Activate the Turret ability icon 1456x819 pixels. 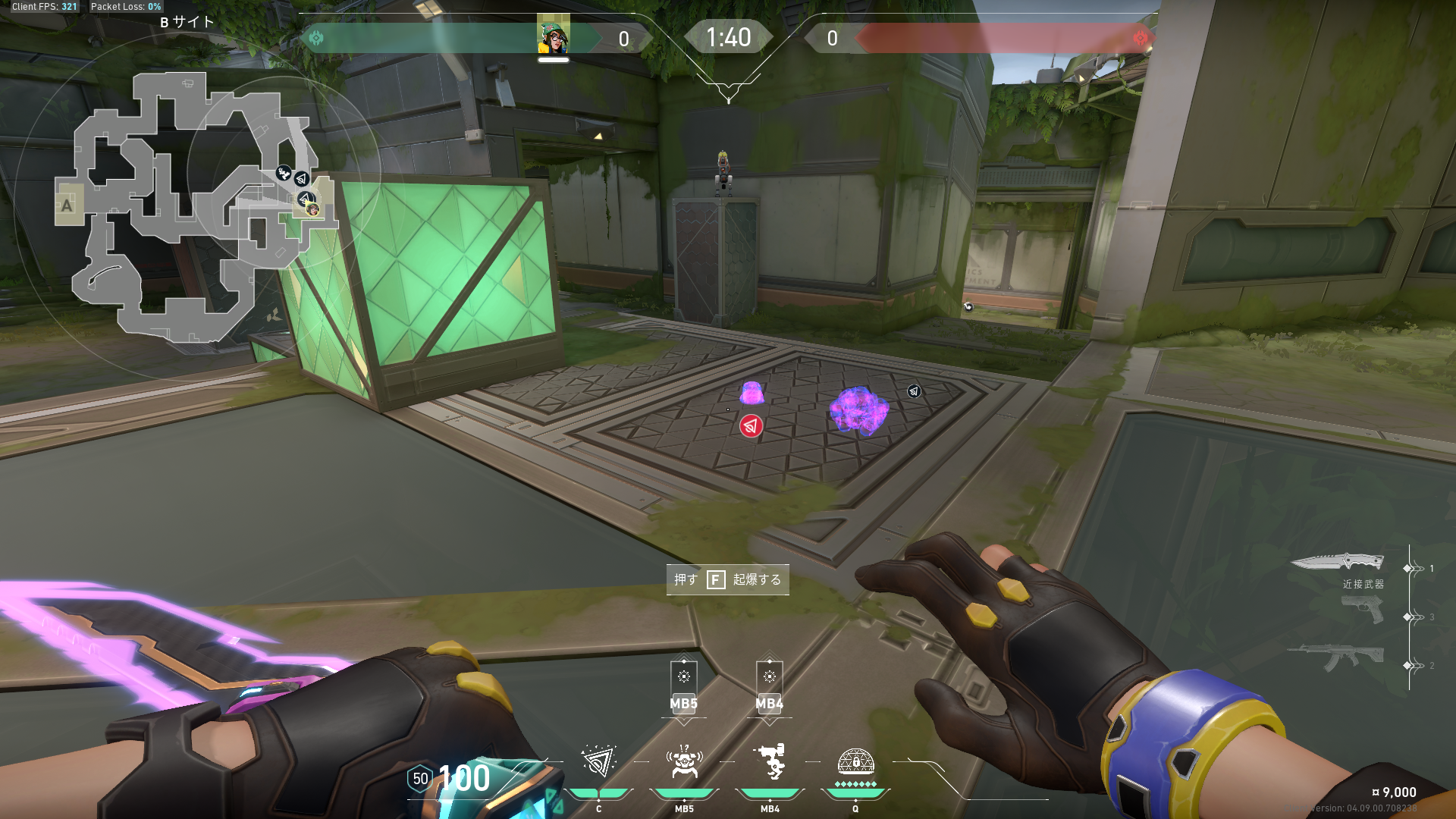[x=770, y=761]
